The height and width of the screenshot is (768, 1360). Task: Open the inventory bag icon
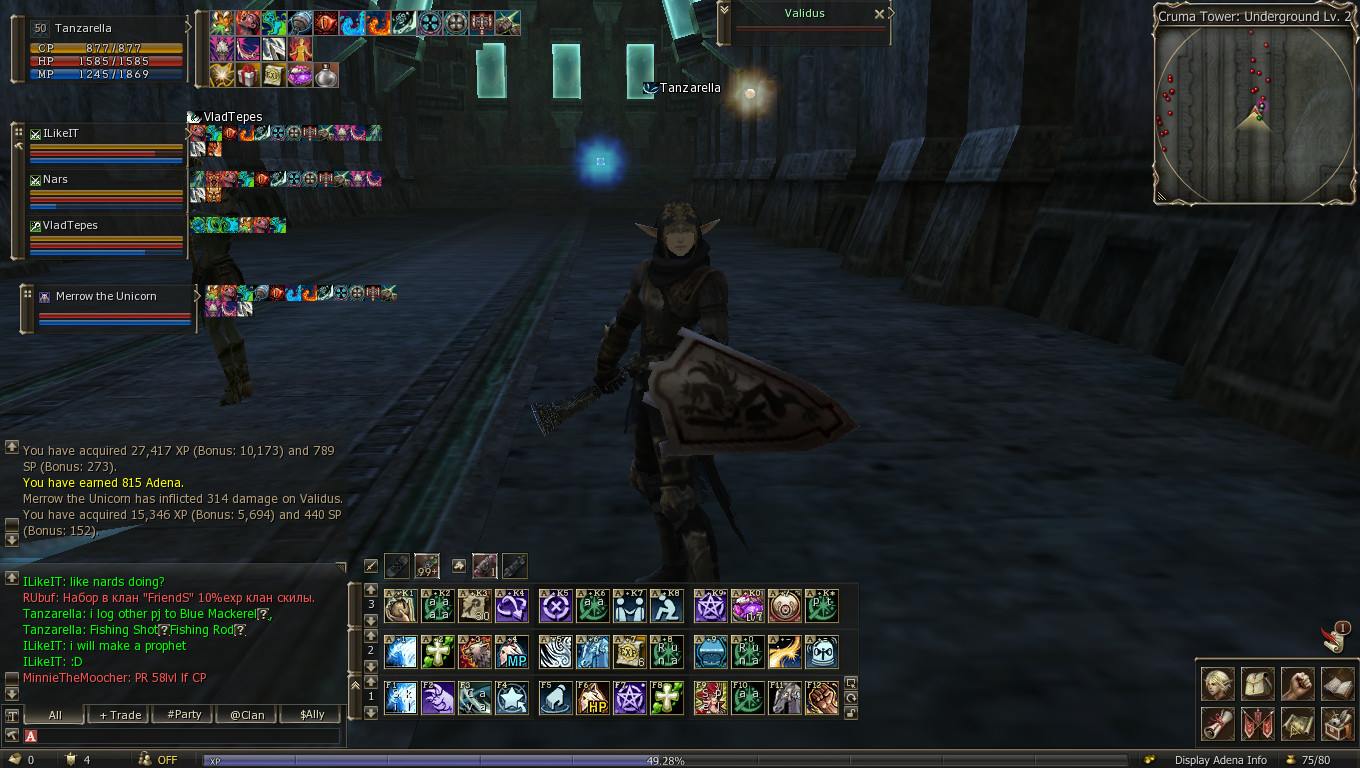tap(1257, 685)
